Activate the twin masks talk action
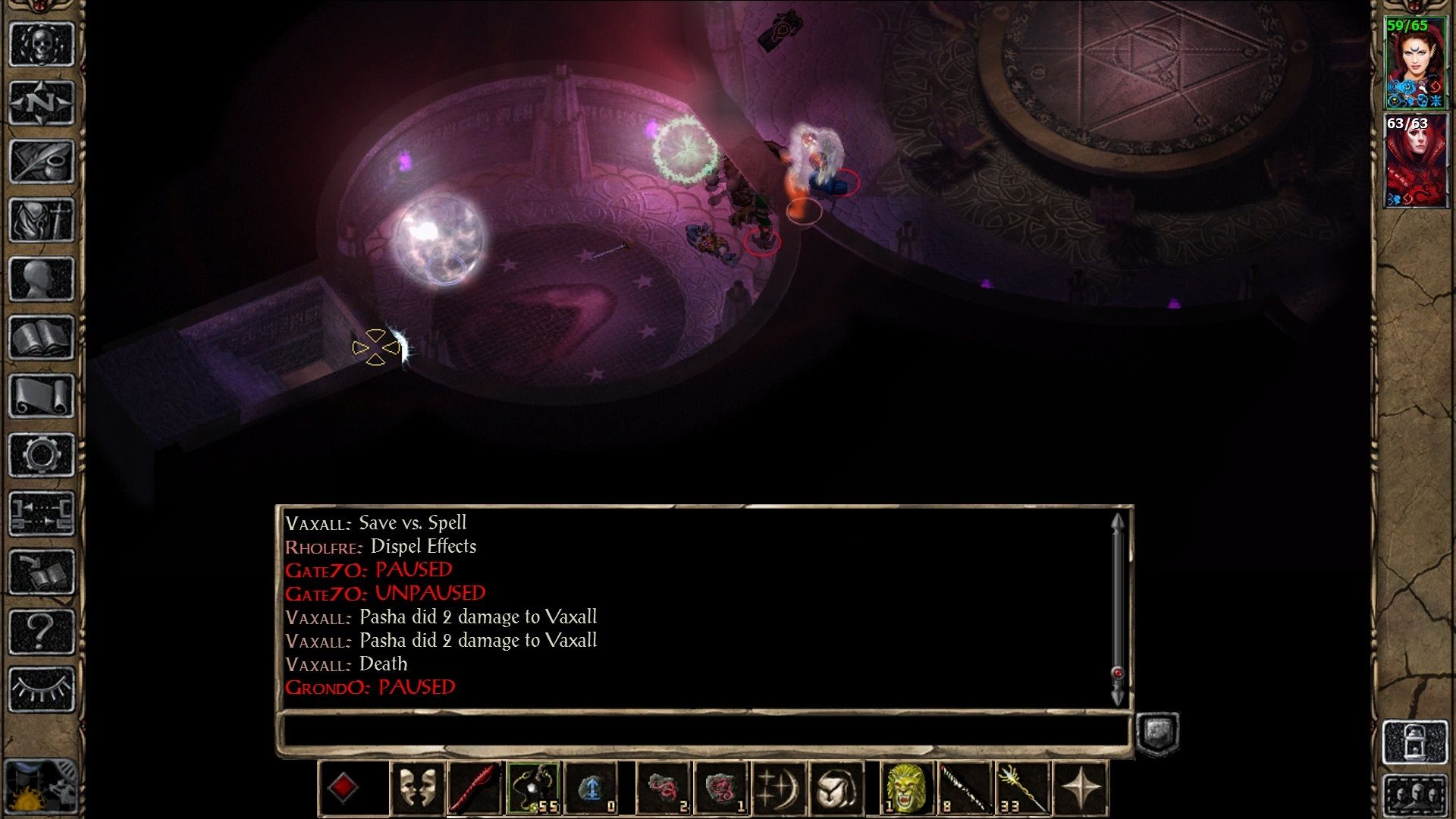1456x819 pixels. [x=417, y=787]
